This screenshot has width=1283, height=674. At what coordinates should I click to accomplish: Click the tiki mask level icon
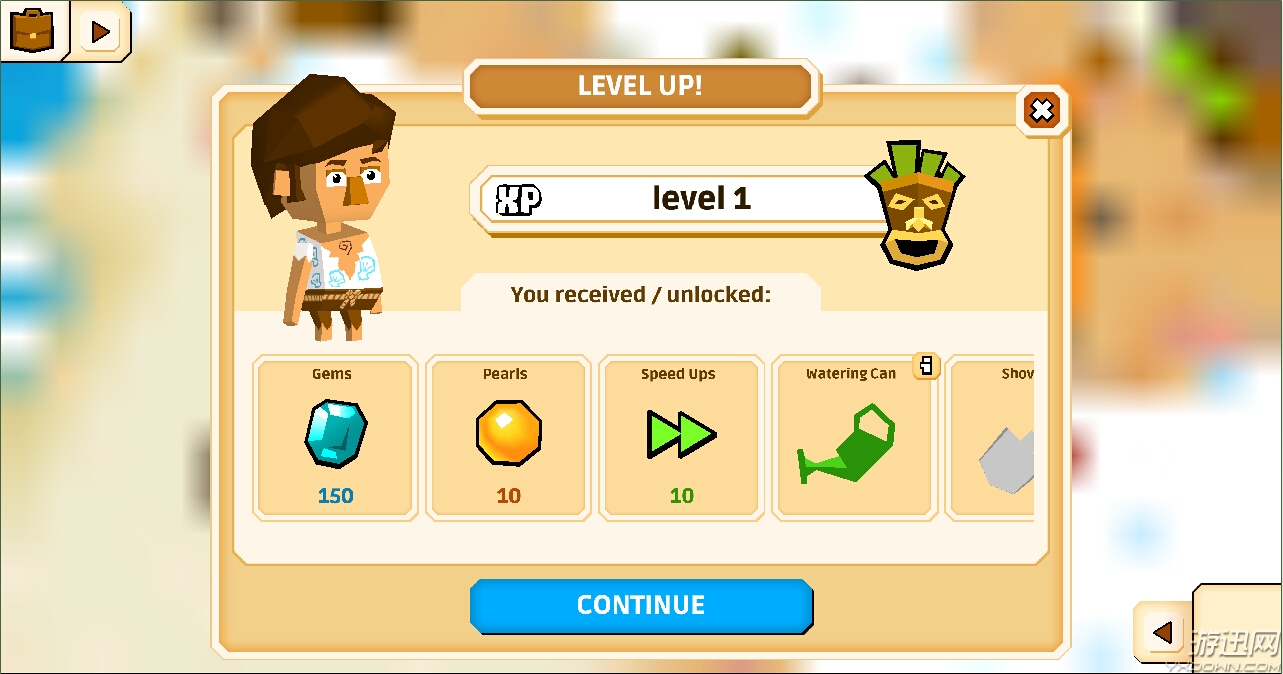[x=914, y=205]
